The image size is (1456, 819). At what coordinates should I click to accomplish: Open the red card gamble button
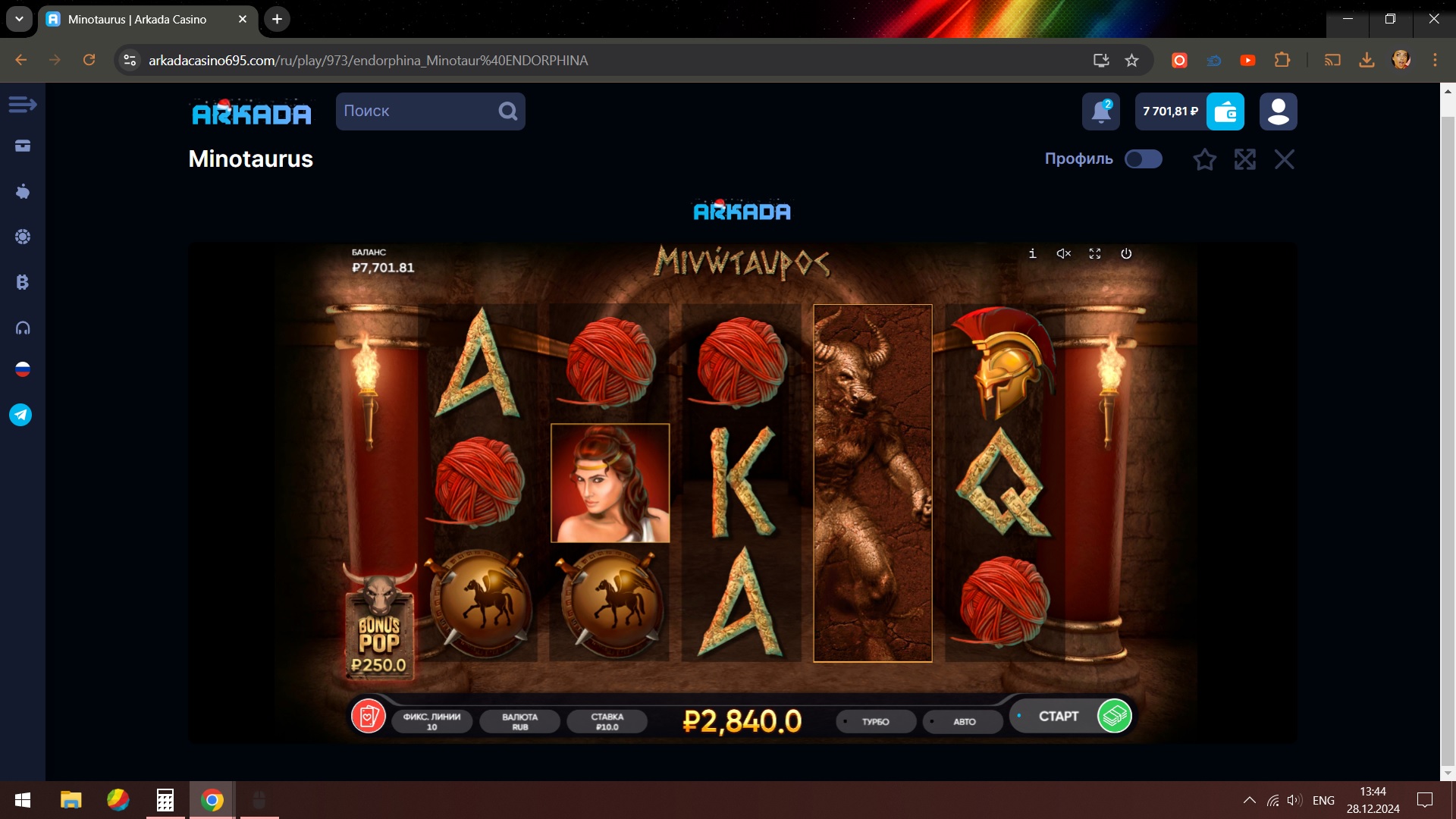[369, 716]
